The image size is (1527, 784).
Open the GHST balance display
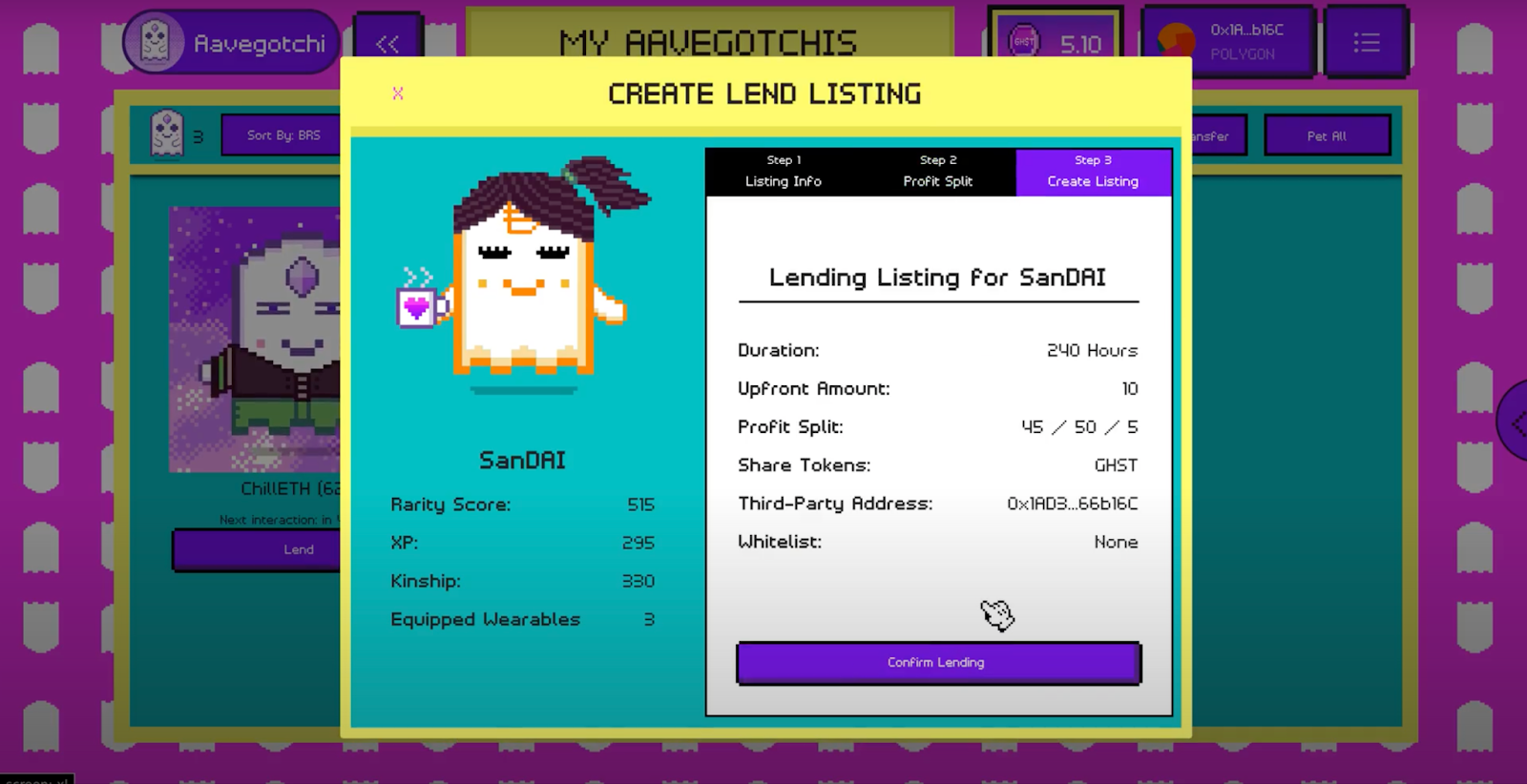(1056, 43)
